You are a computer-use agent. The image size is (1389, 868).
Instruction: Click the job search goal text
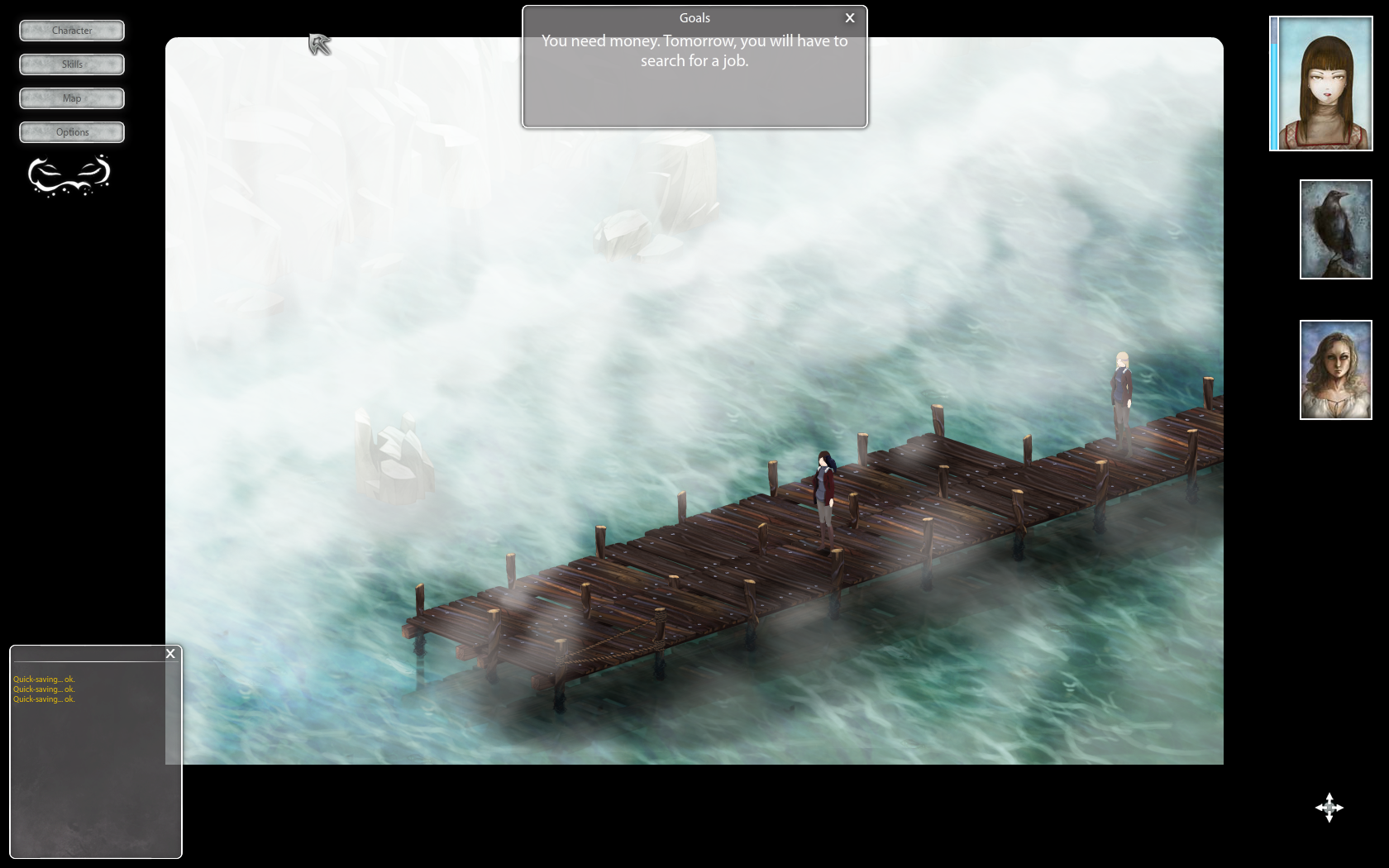(x=694, y=50)
